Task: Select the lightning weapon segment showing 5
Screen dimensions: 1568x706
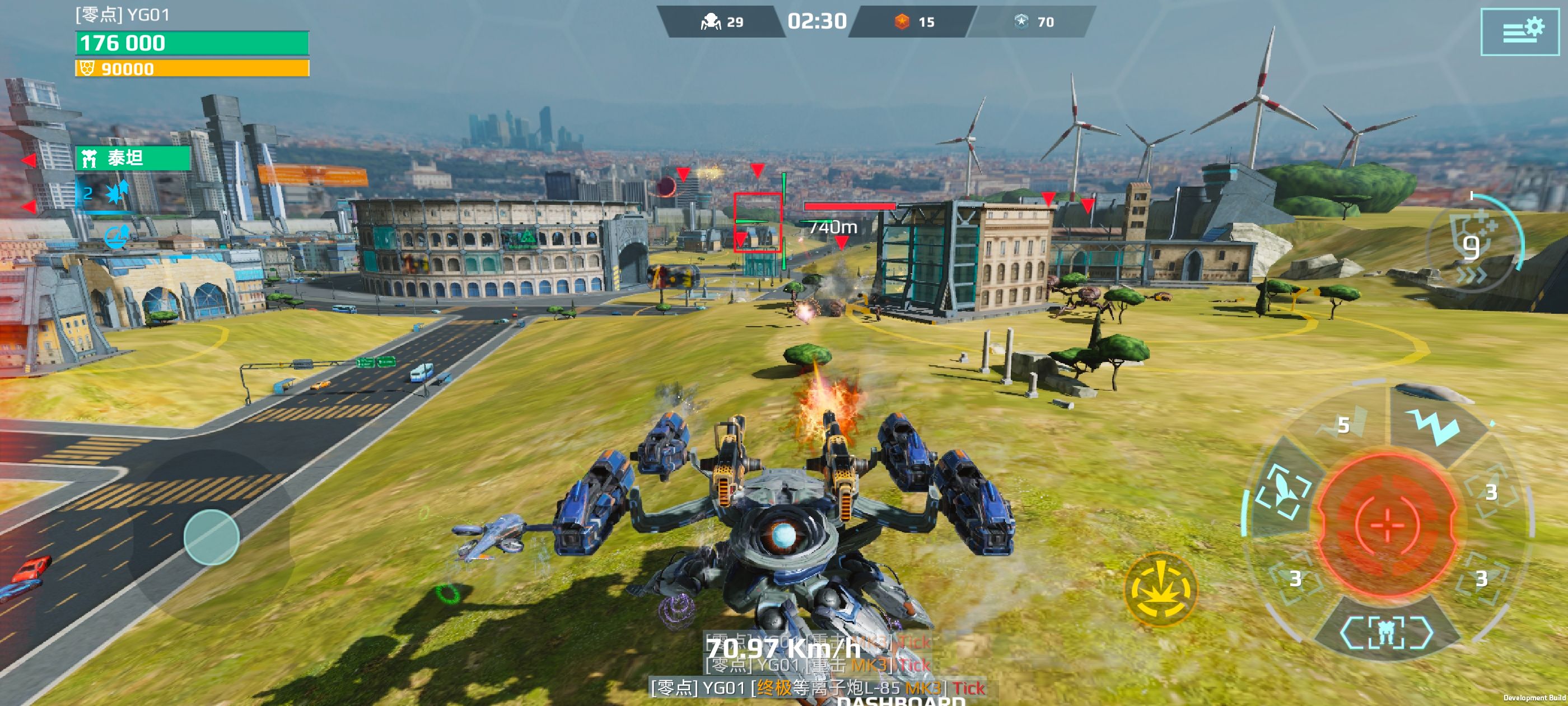Action: point(1344,425)
